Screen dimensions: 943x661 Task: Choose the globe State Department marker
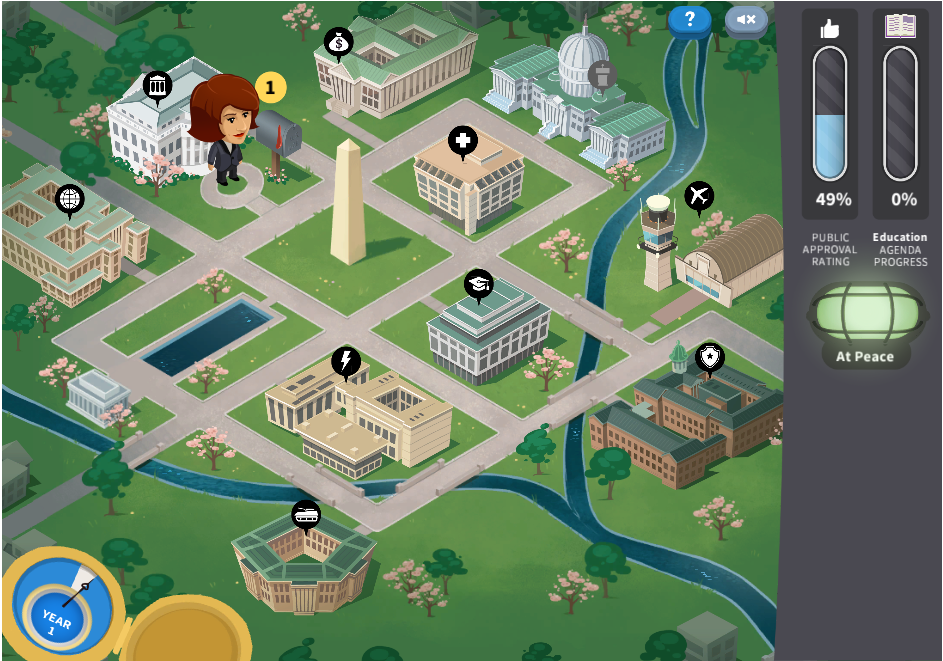[x=70, y=199]
